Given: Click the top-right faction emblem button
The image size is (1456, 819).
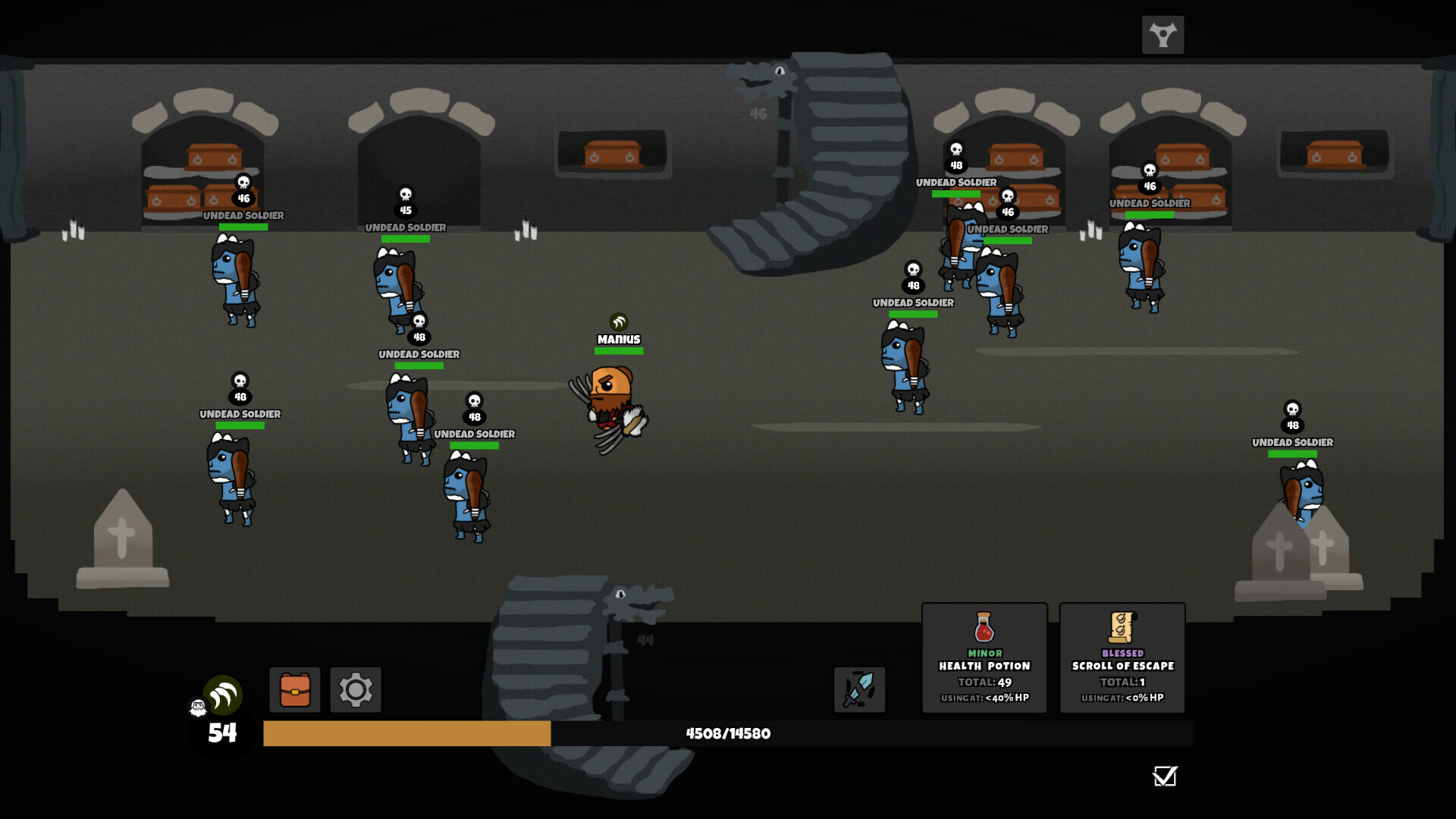Looking at the screenshot, I should pyautogui.click(x=1163, y=35).
